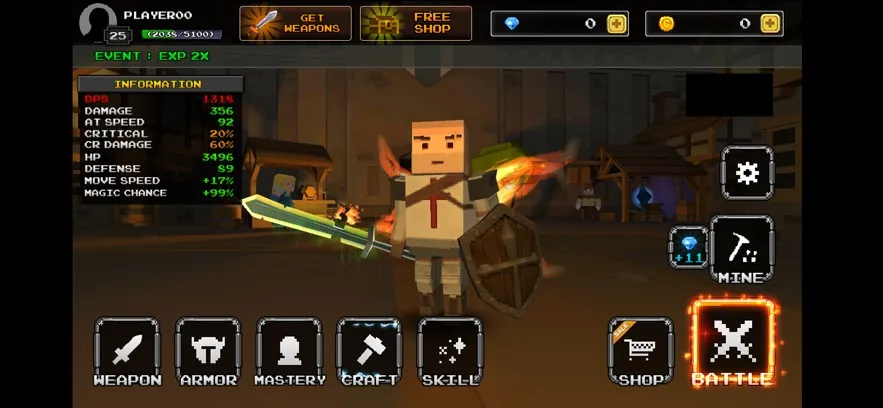Image resolution: width=883 pixels, height=408 pixels.
Task: Open the gear settings
Action: click(x=747, y=173)
